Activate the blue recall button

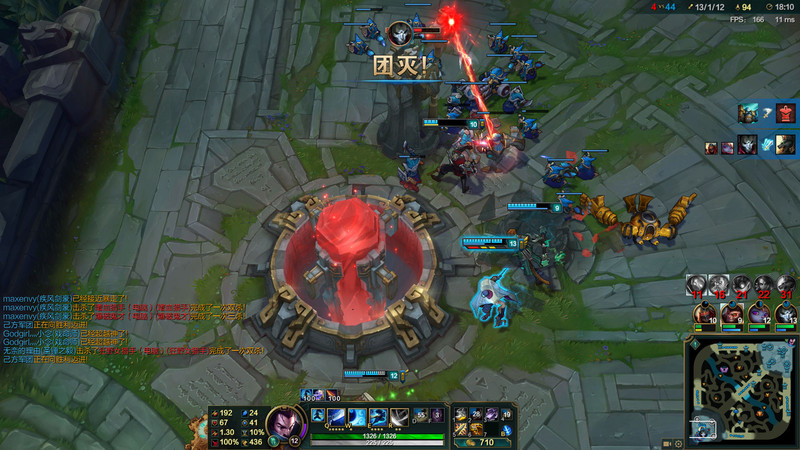click(x=506, y=430)
